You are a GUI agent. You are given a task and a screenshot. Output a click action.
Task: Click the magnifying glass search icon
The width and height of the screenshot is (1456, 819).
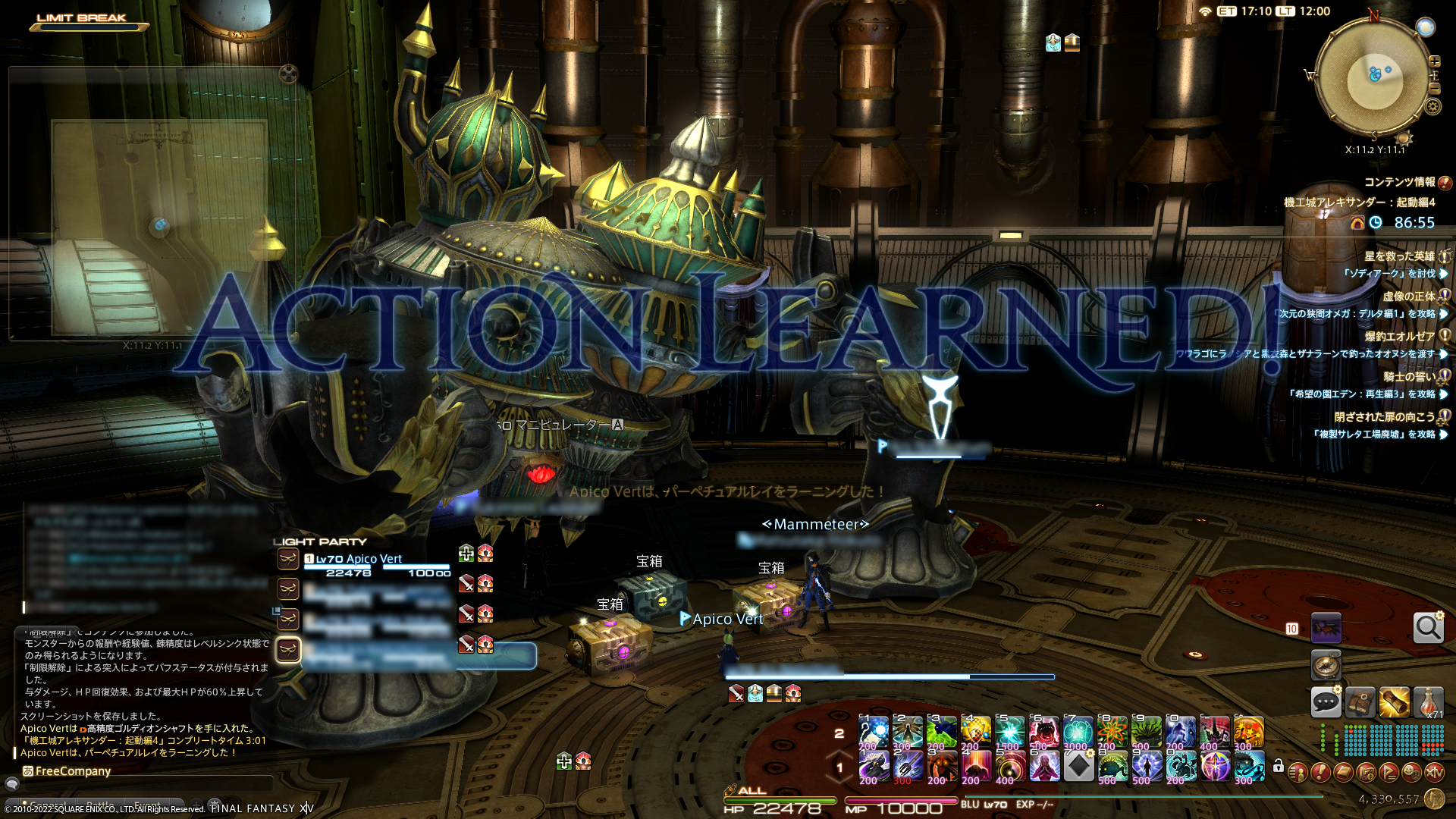1428,628
